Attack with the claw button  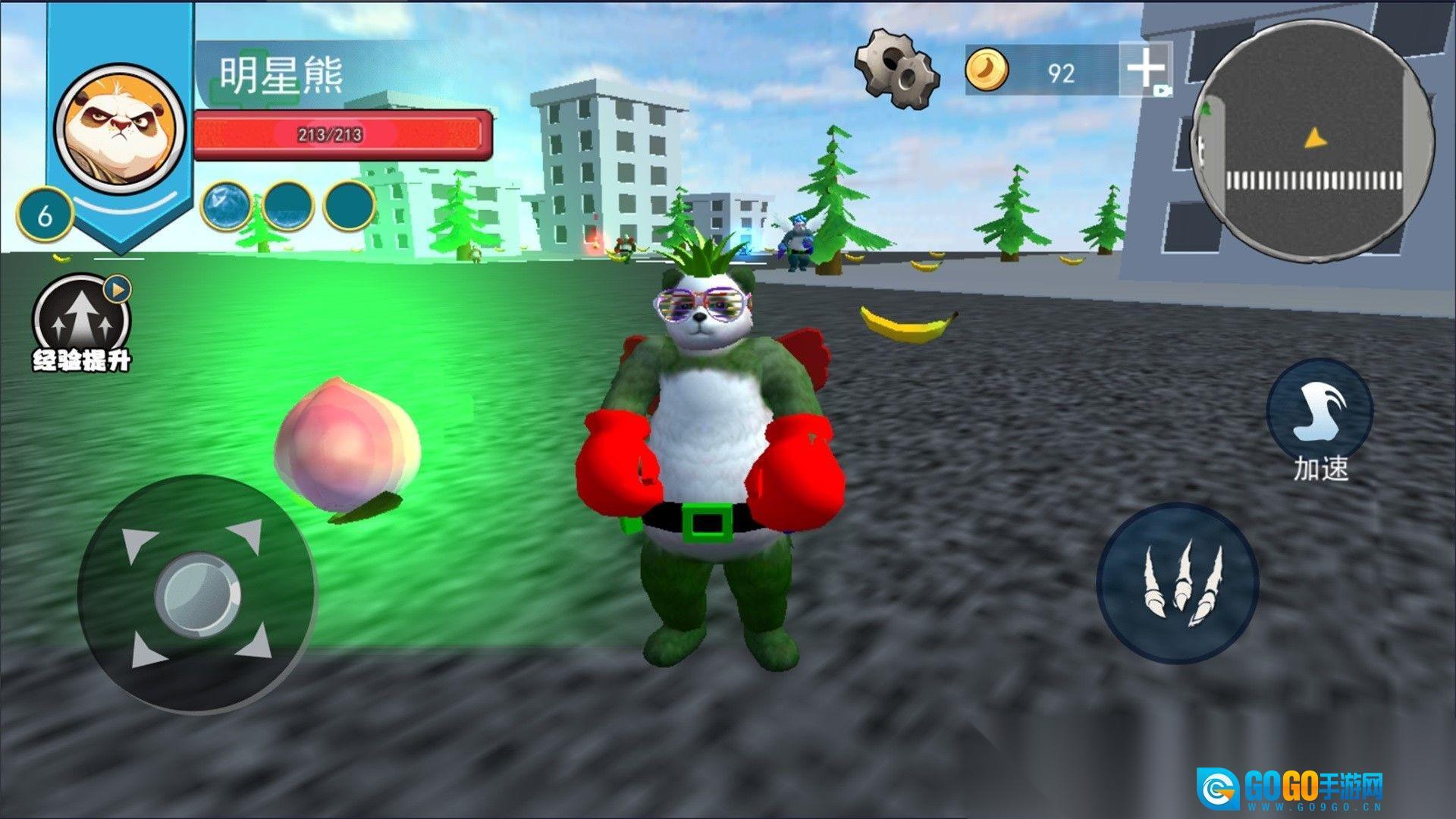[x=1178, y=582]
